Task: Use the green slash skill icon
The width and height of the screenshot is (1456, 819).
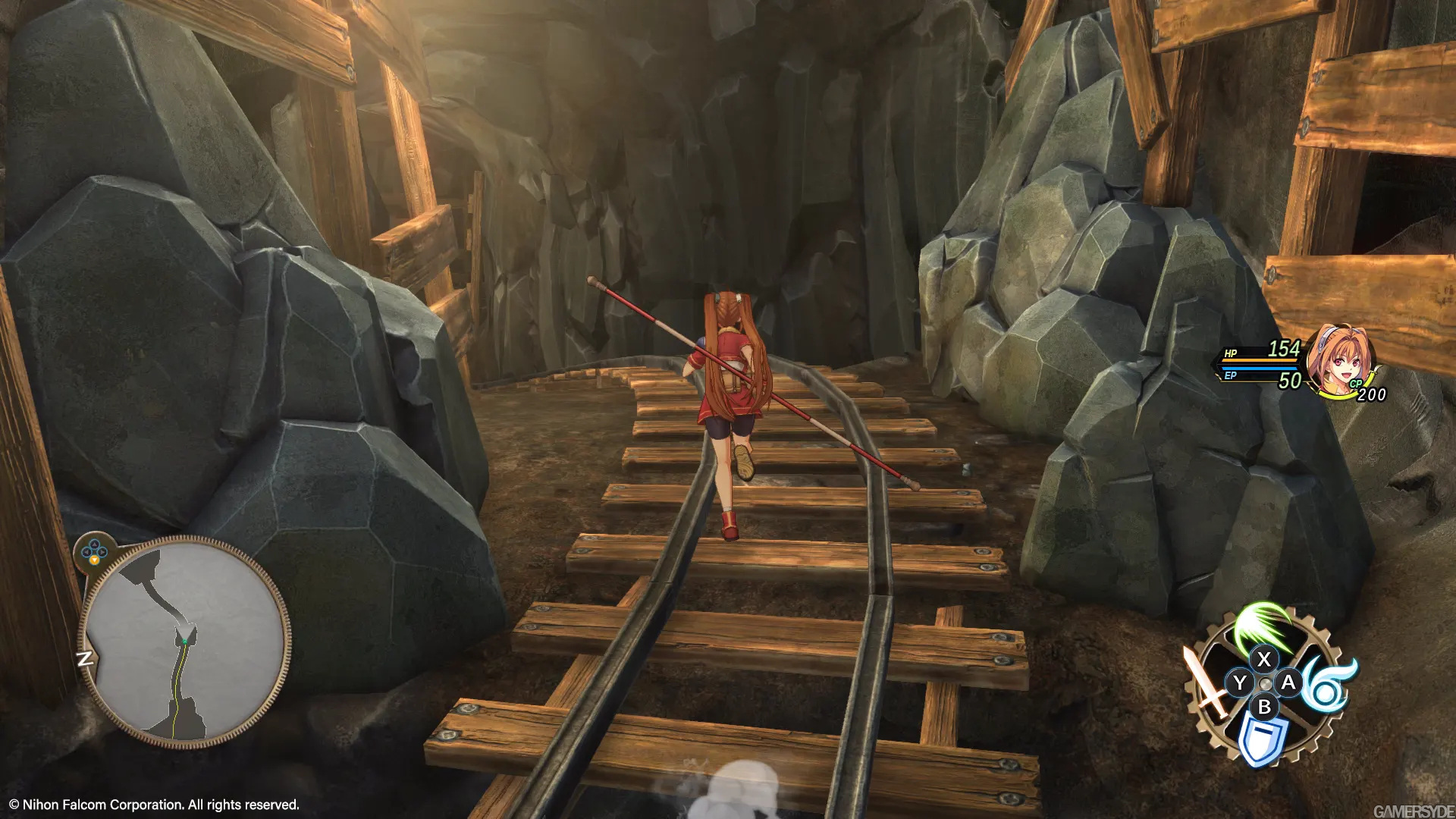Action: point(1262,626)
